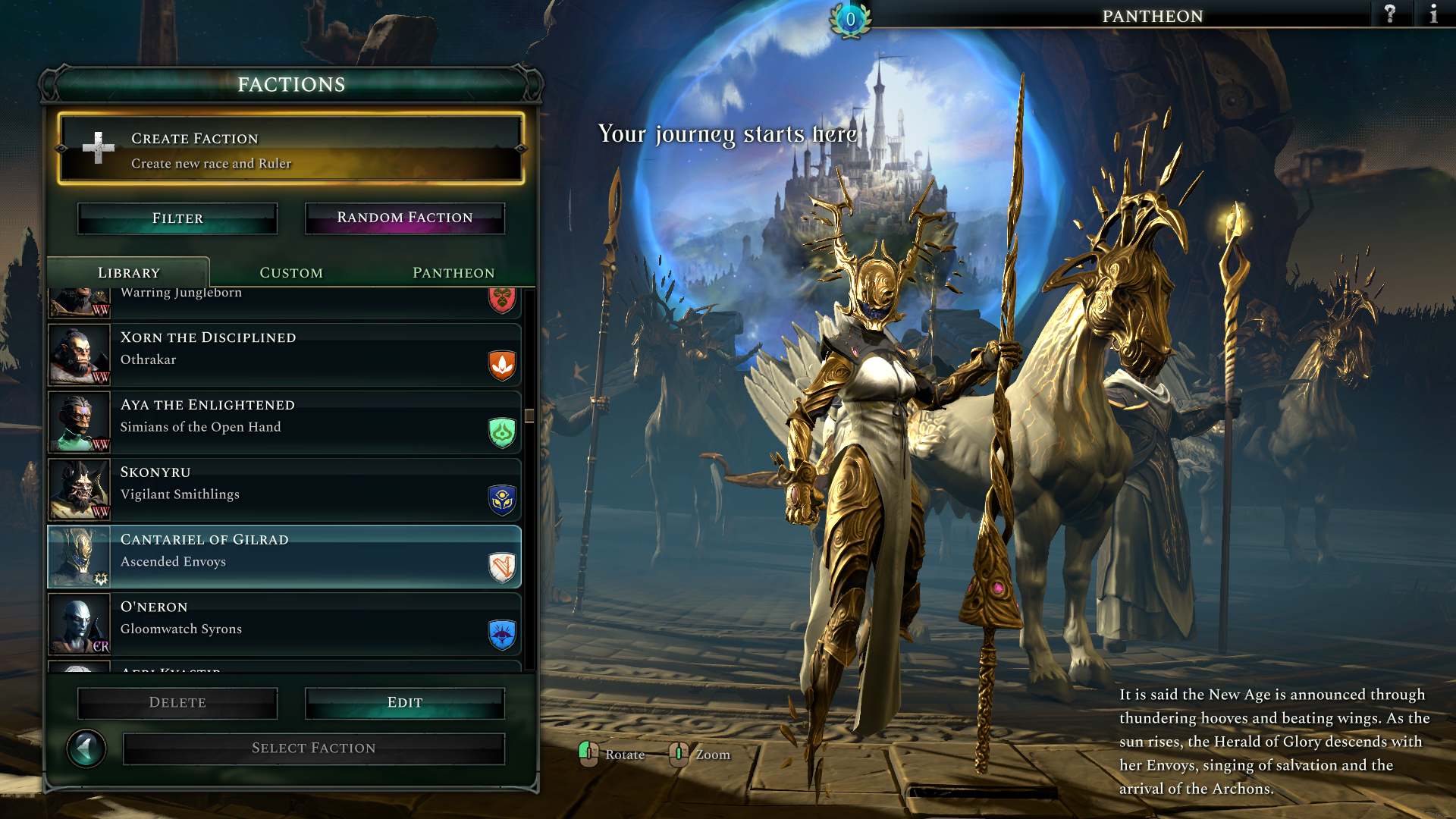Switch to the Library tab

[129, 273]
